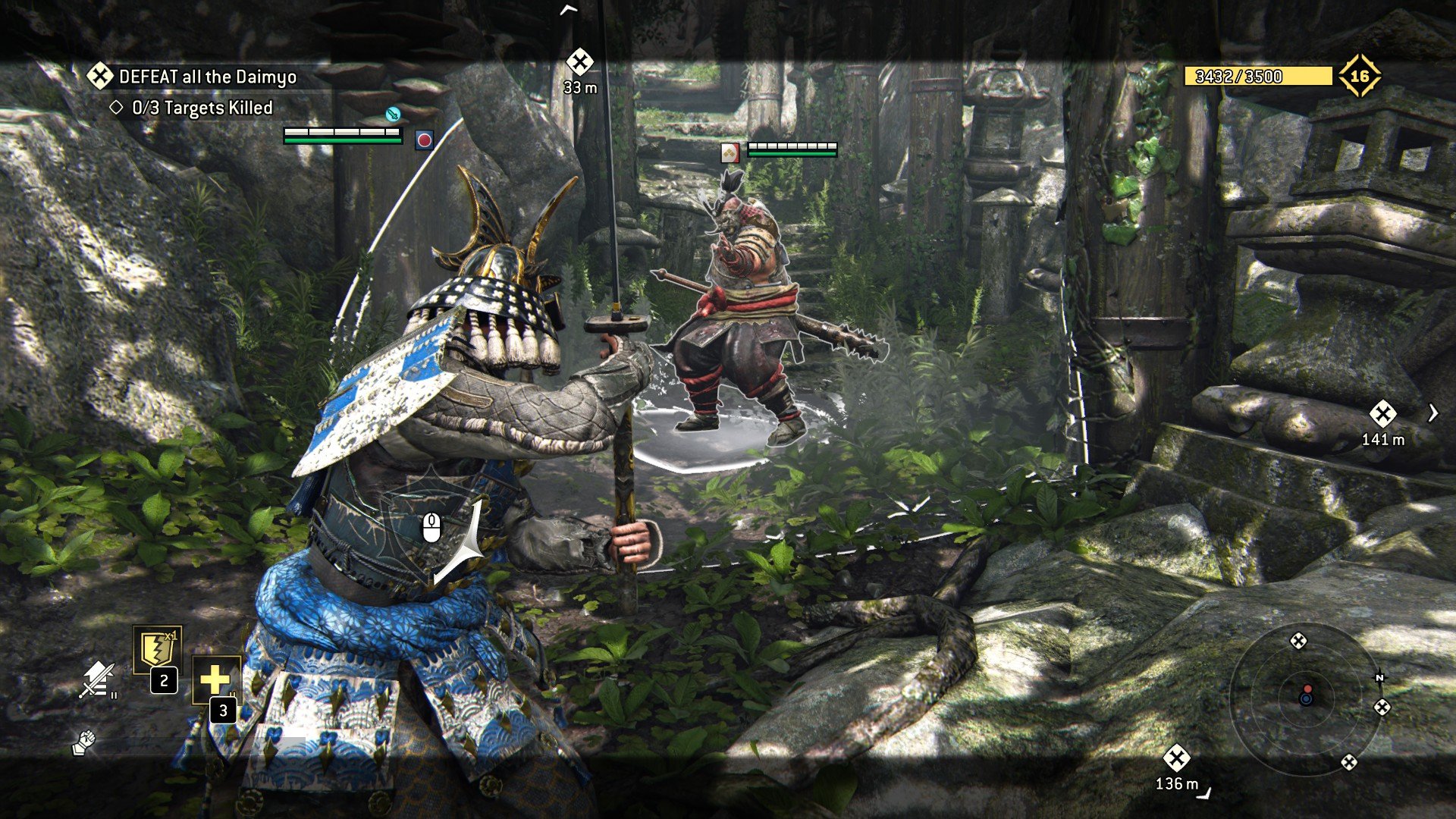Open the circular minimap
1456x819 pixels.
1306,698
